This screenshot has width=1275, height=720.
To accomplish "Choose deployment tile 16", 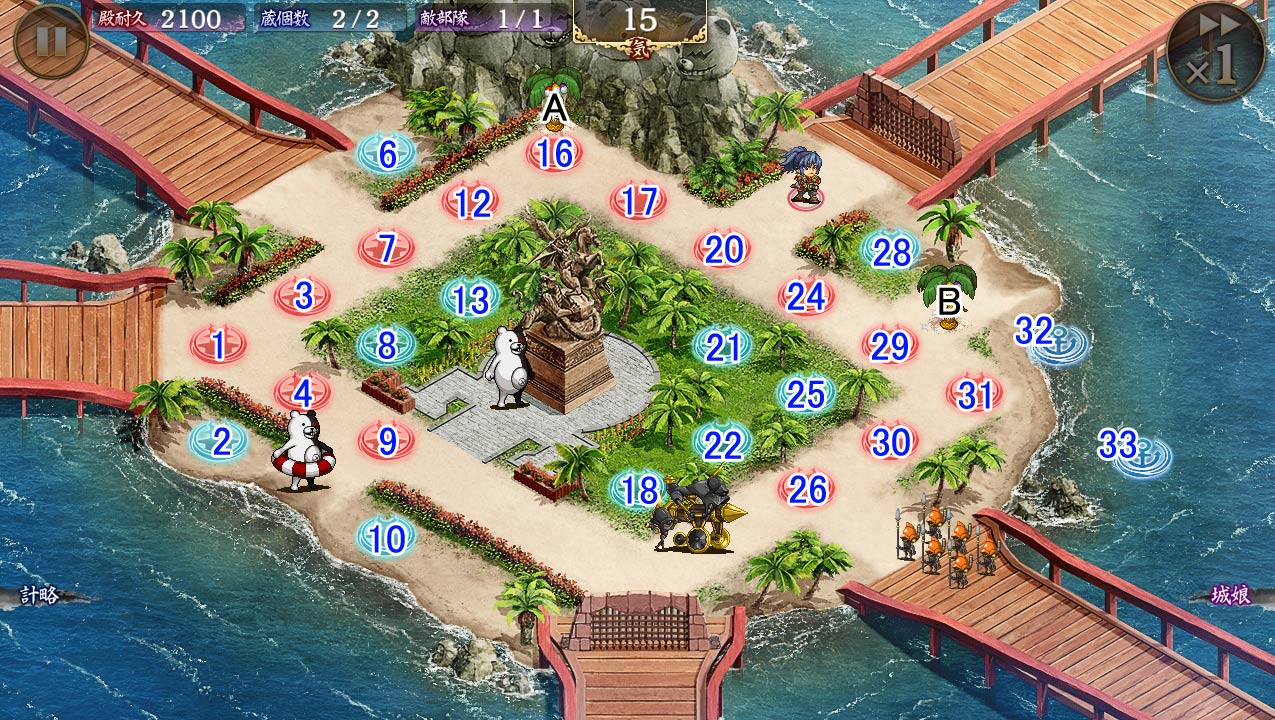I will [555, 154].
